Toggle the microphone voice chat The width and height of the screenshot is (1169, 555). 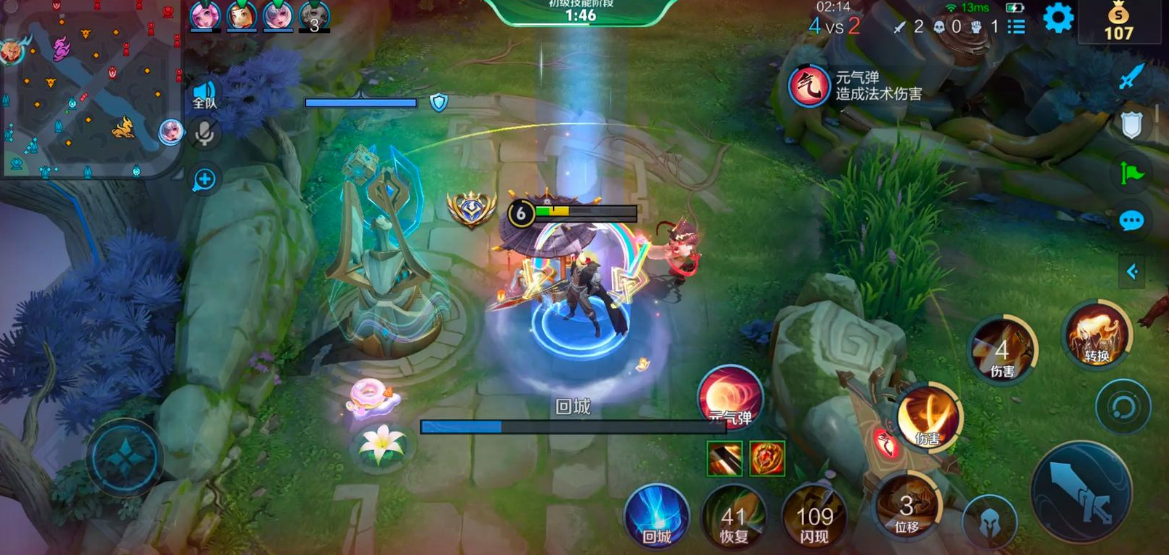204,134
